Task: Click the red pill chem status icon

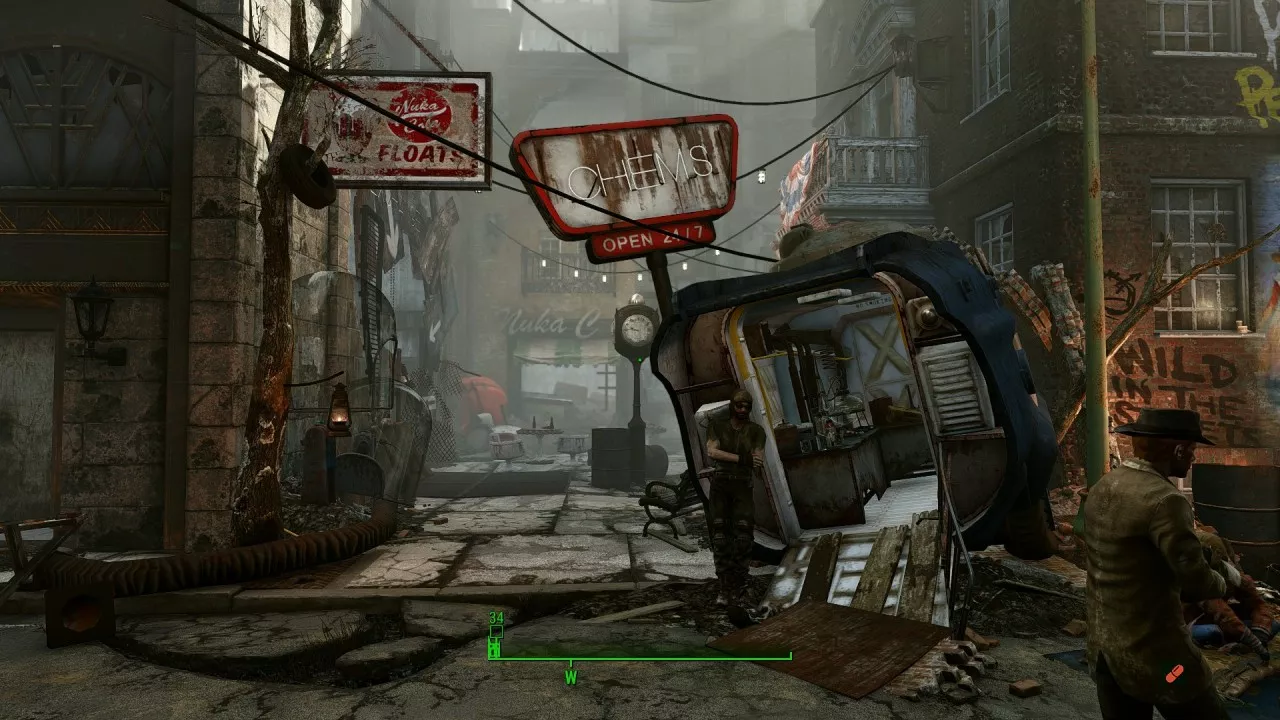Action: click(x=1175, y=672)
